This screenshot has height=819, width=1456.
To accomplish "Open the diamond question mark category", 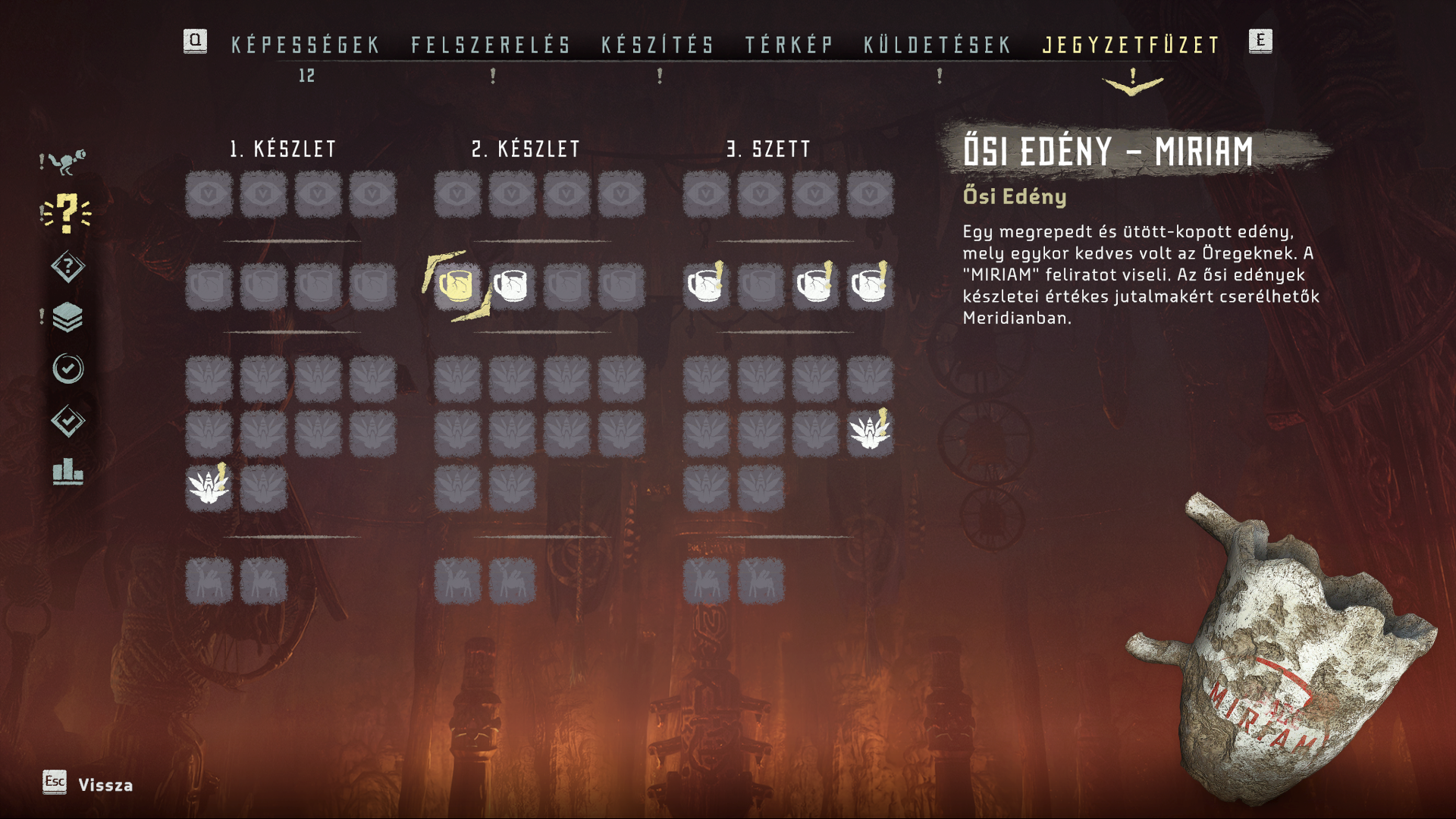I will click(67, 266).
